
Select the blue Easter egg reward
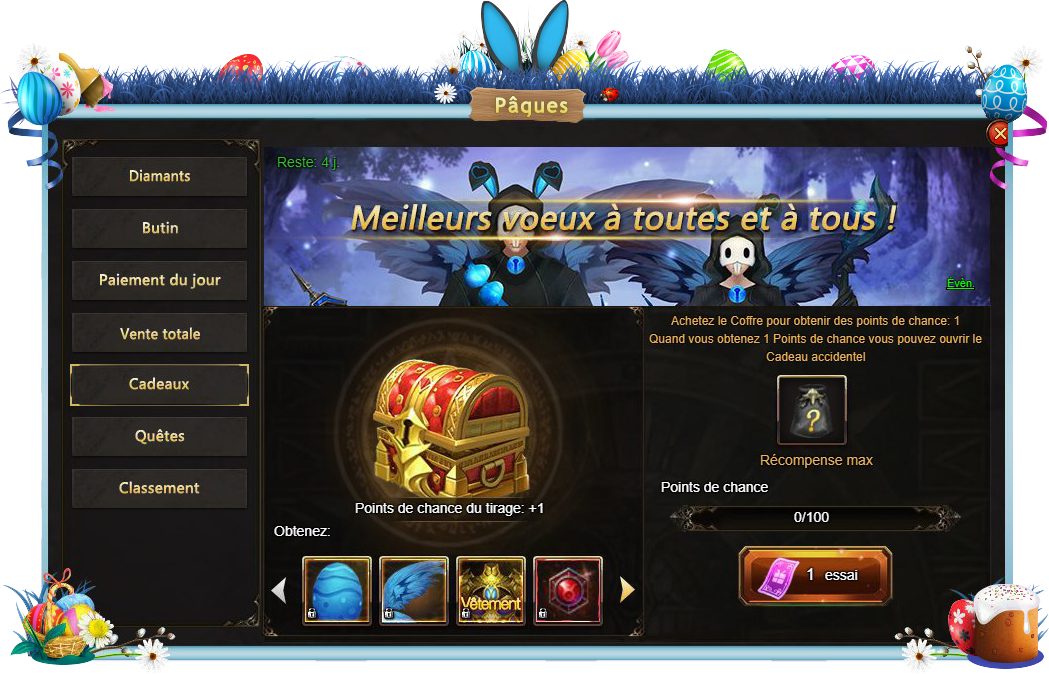click(x=337, y=591)
